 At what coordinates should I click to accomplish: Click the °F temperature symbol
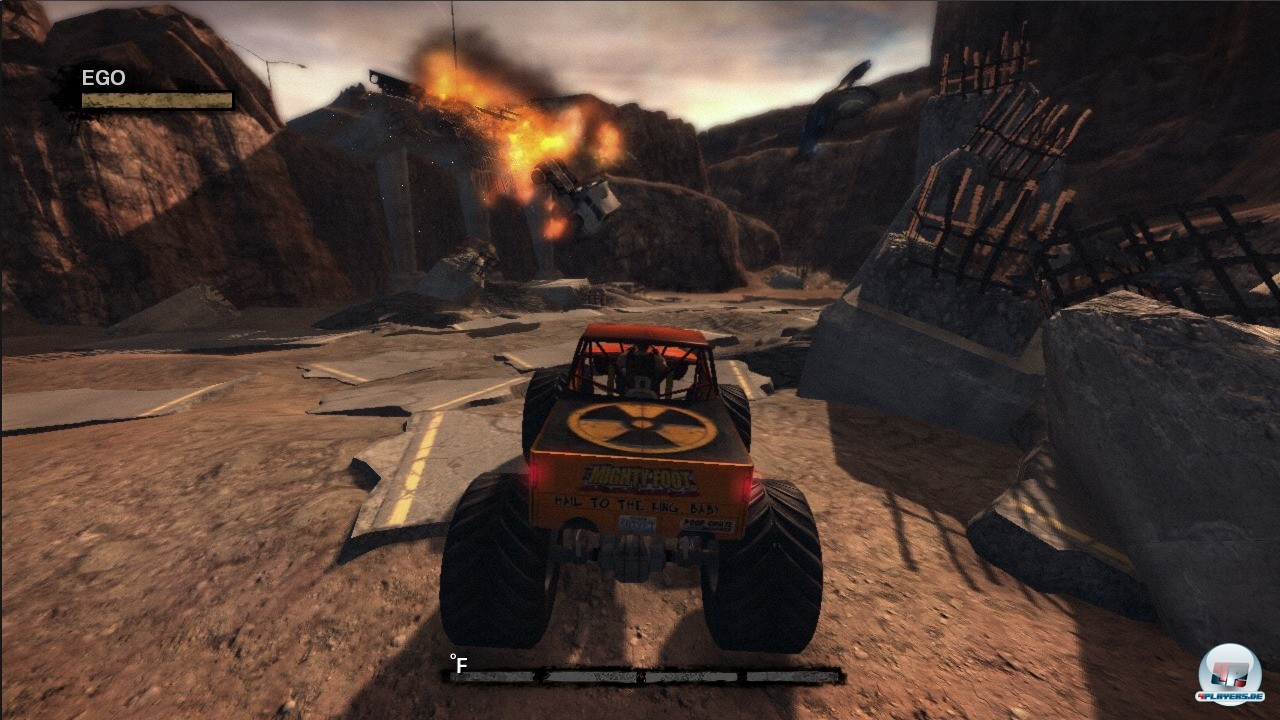456,661
